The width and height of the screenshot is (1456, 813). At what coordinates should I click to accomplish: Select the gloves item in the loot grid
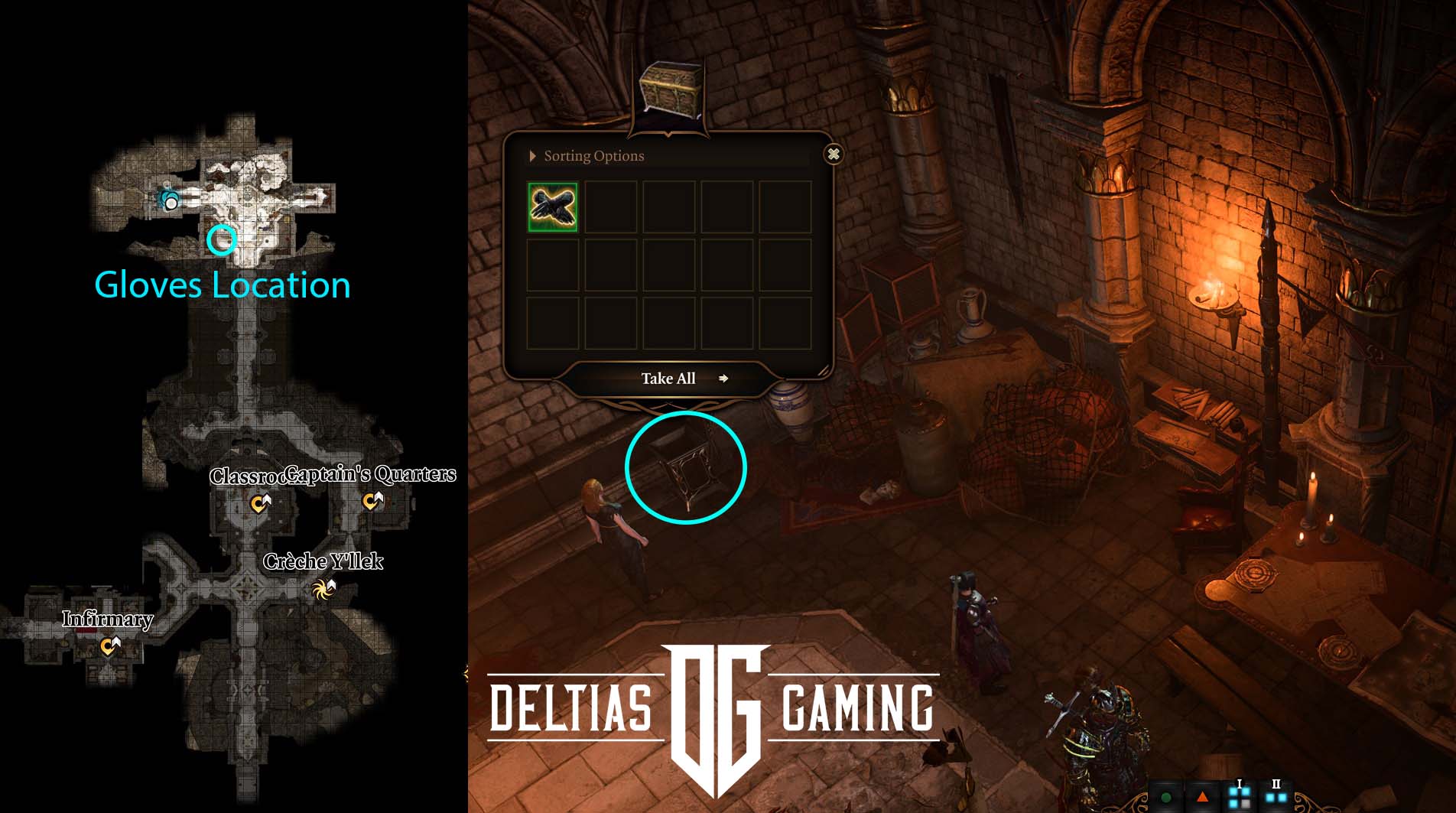click(552, 207)
